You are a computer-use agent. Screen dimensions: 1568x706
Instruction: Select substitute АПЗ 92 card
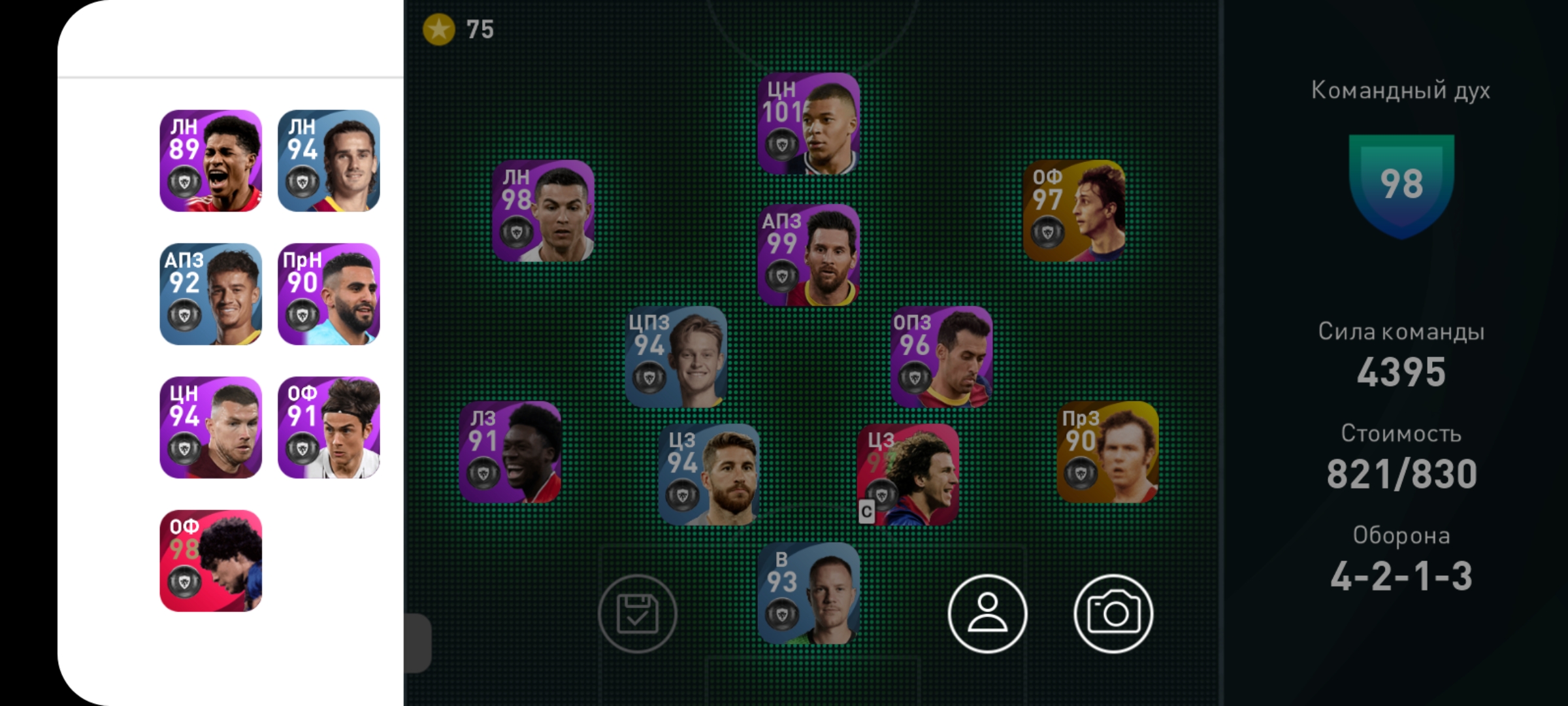pyautogui.click(x=211, y=294)
